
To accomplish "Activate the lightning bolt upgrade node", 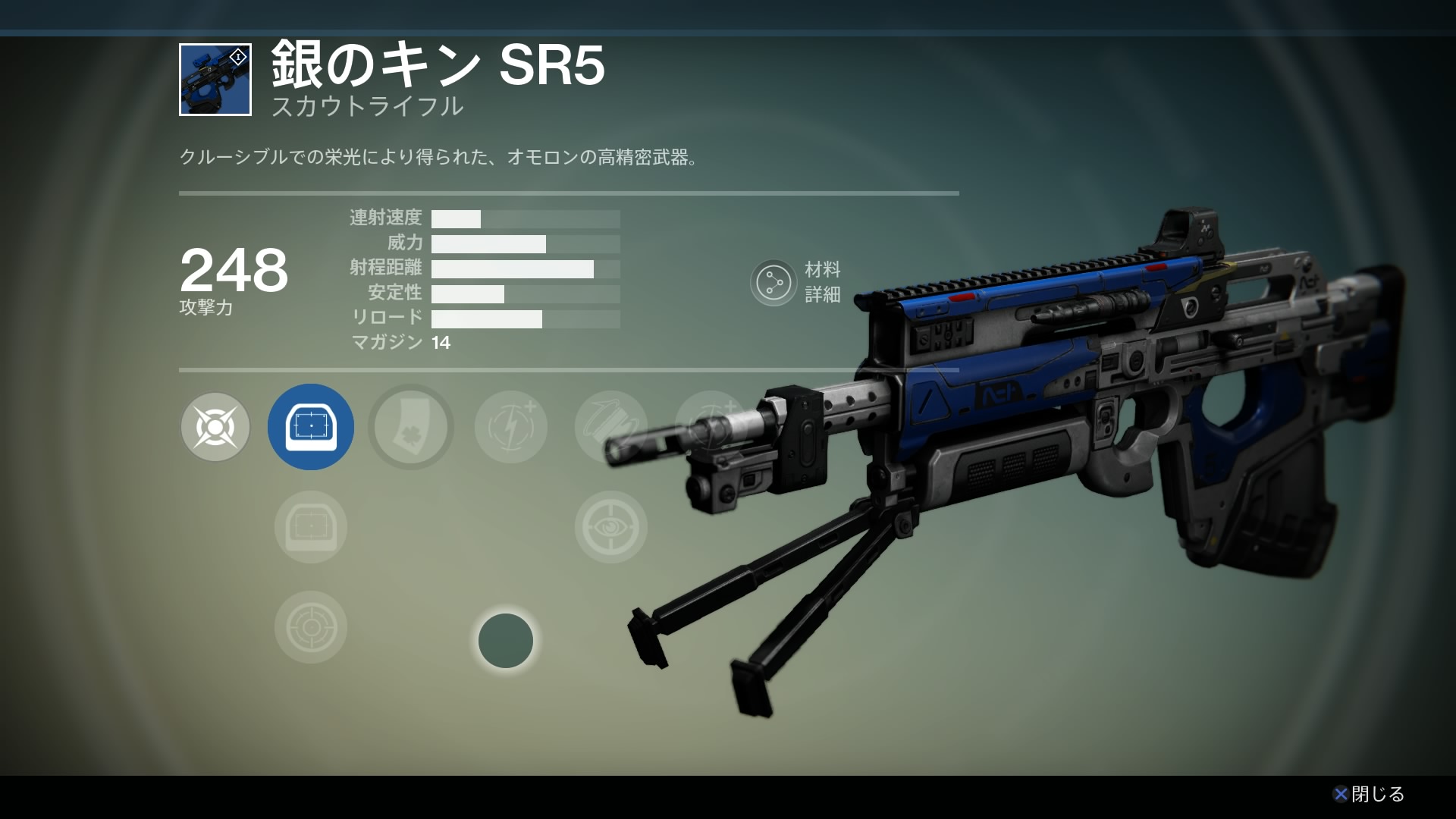I will pos(511,427).
